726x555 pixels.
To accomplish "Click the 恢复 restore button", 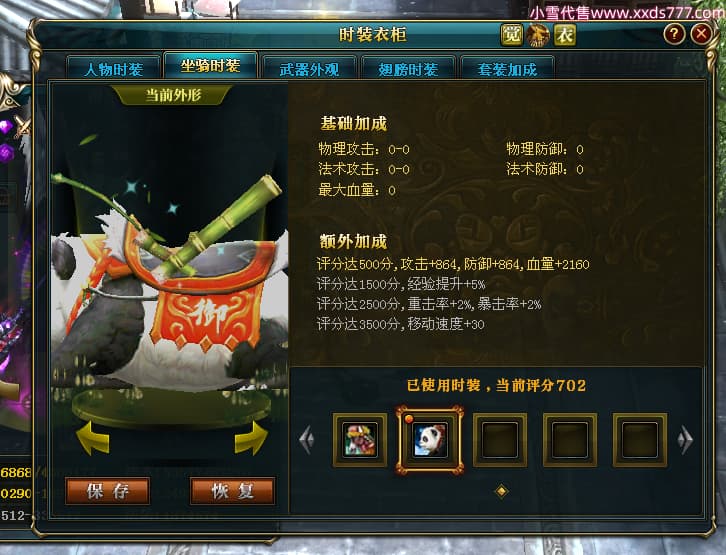I will point(232,490).
